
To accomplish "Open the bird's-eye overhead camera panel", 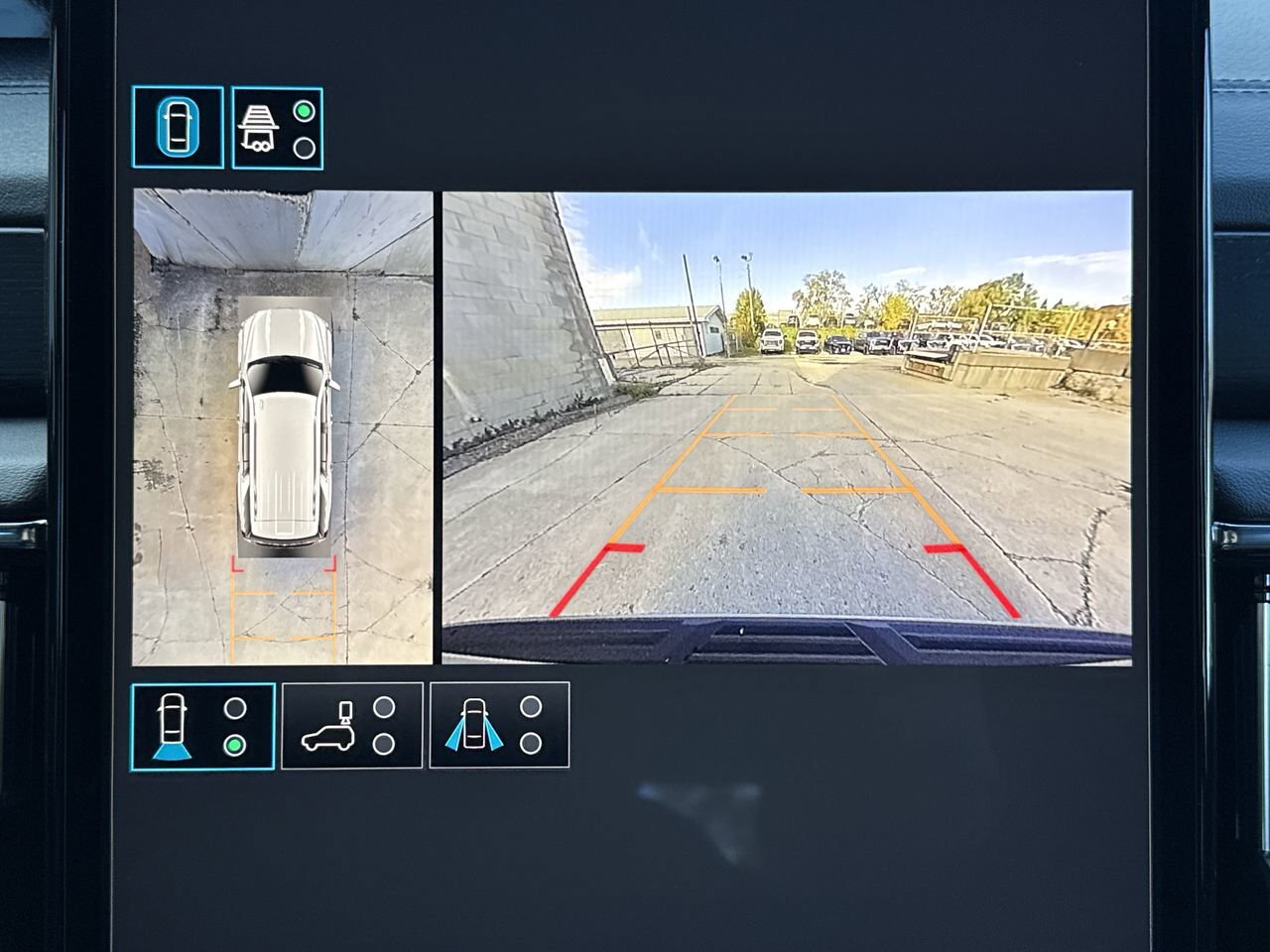I will [x=284, y=427].
